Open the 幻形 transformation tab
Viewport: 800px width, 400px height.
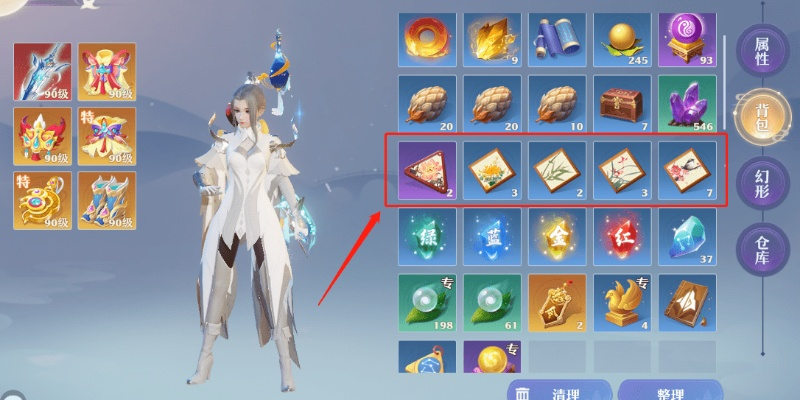(762, 185)
